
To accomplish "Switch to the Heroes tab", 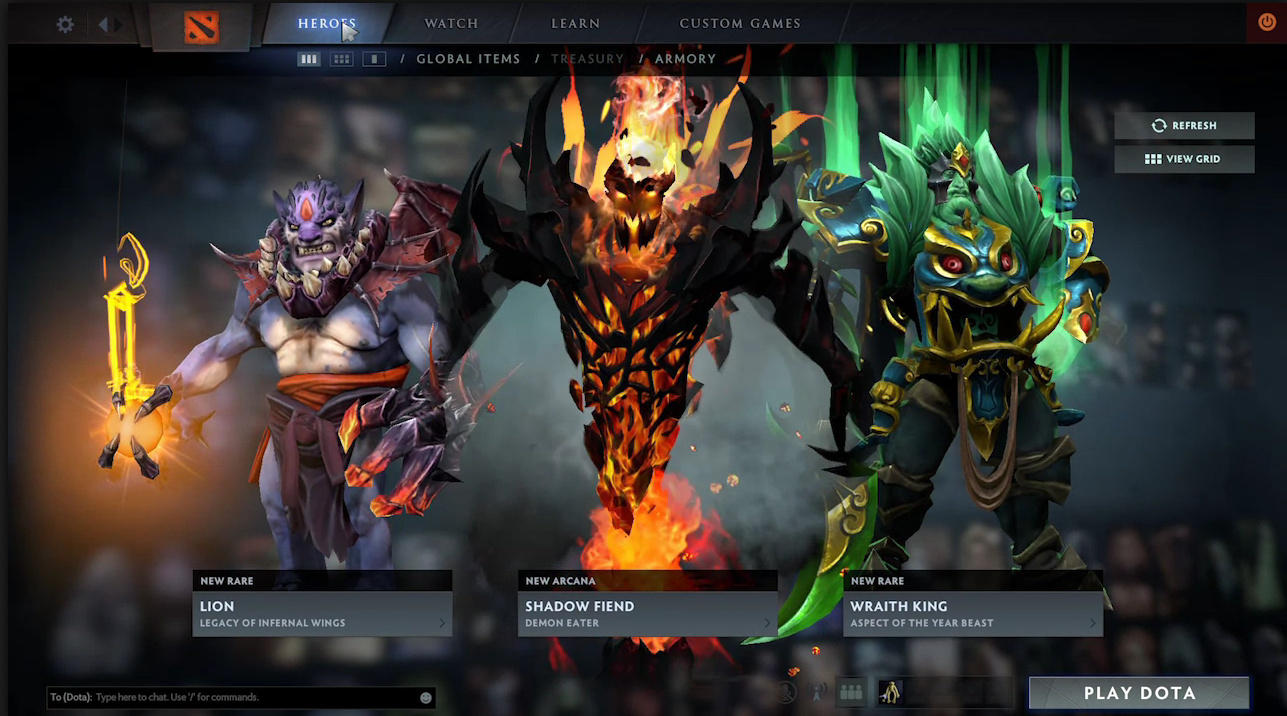I will 326,23.
